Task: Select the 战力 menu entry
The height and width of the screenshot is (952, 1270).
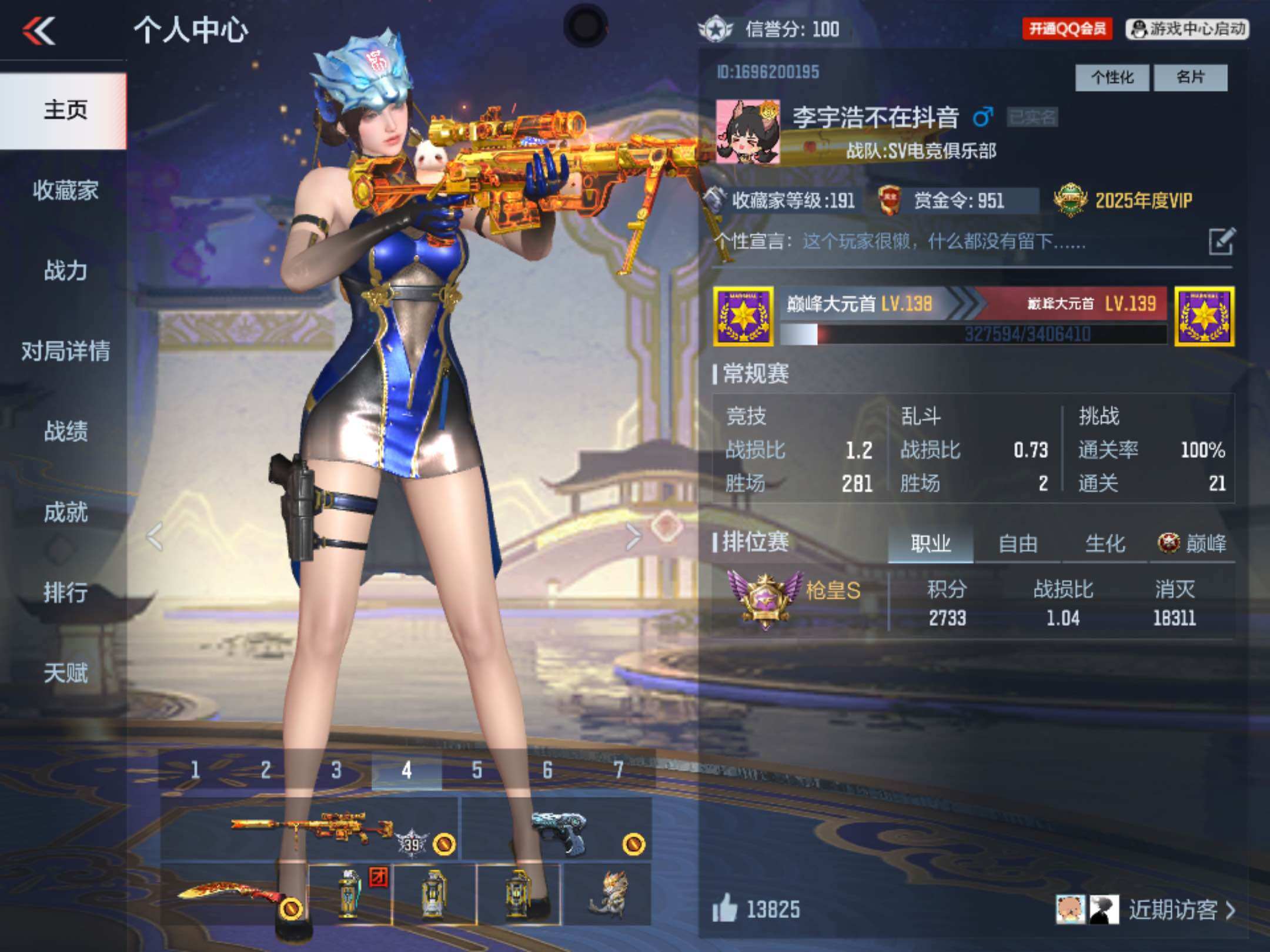Action: 65,271
